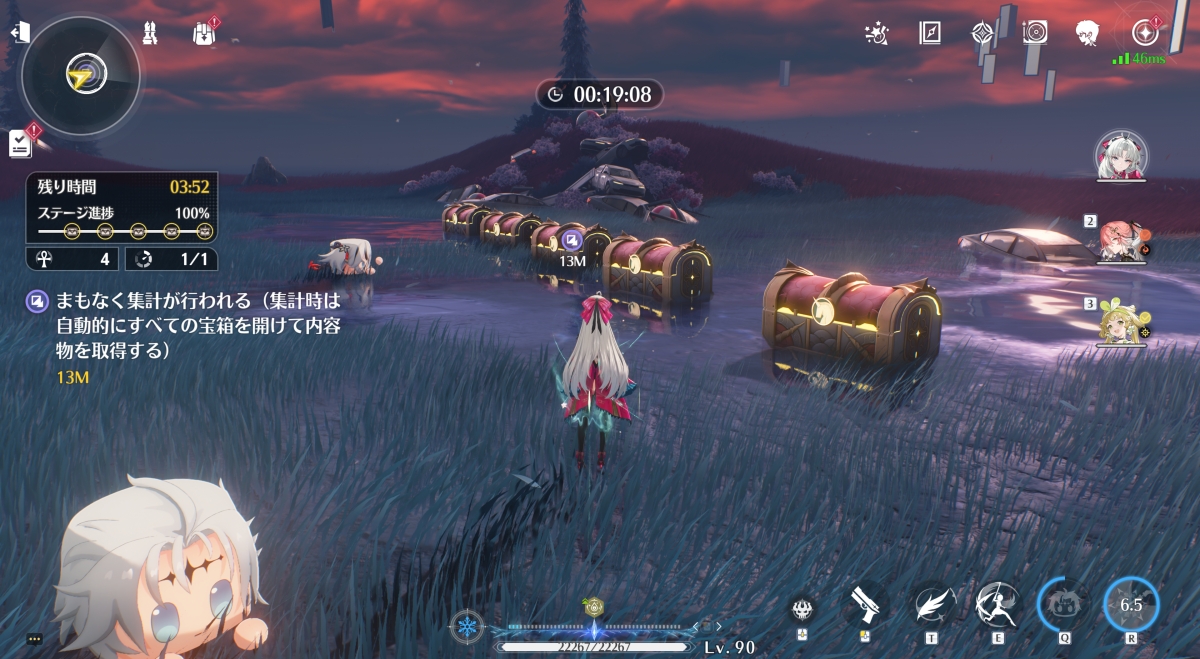Open the backpack inventory icon
This screenshot has width=1200, height=659.
point(204,34)
